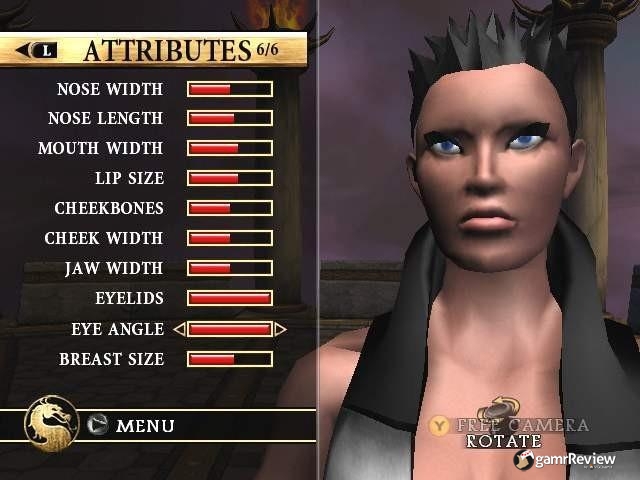Select the Eyelids slider bar
This screenshot has width=640, height=480.
[x=230, y=299]
